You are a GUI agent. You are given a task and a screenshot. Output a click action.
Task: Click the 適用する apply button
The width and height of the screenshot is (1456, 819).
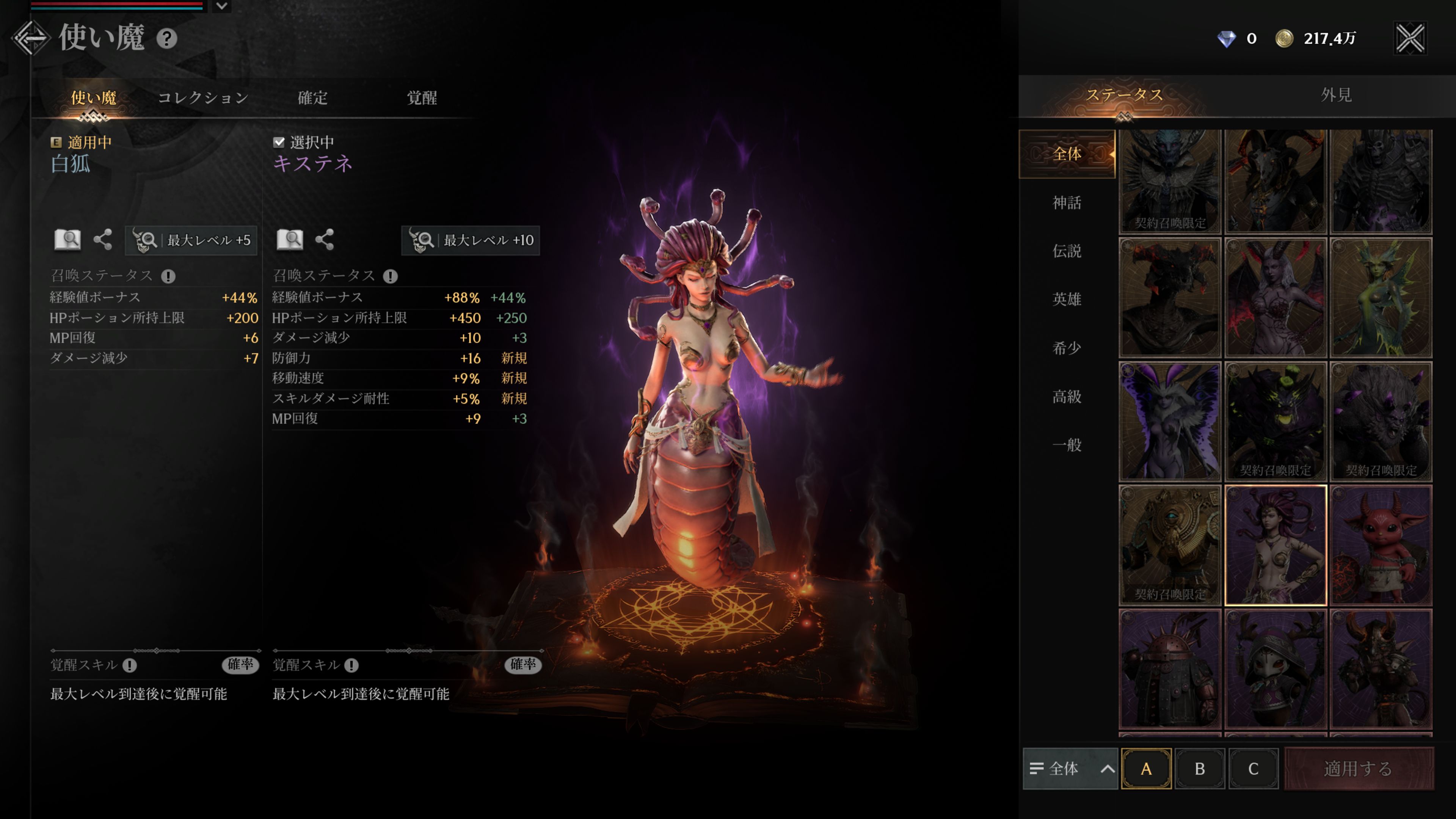pyautogui.click(x=1358, y=769)
